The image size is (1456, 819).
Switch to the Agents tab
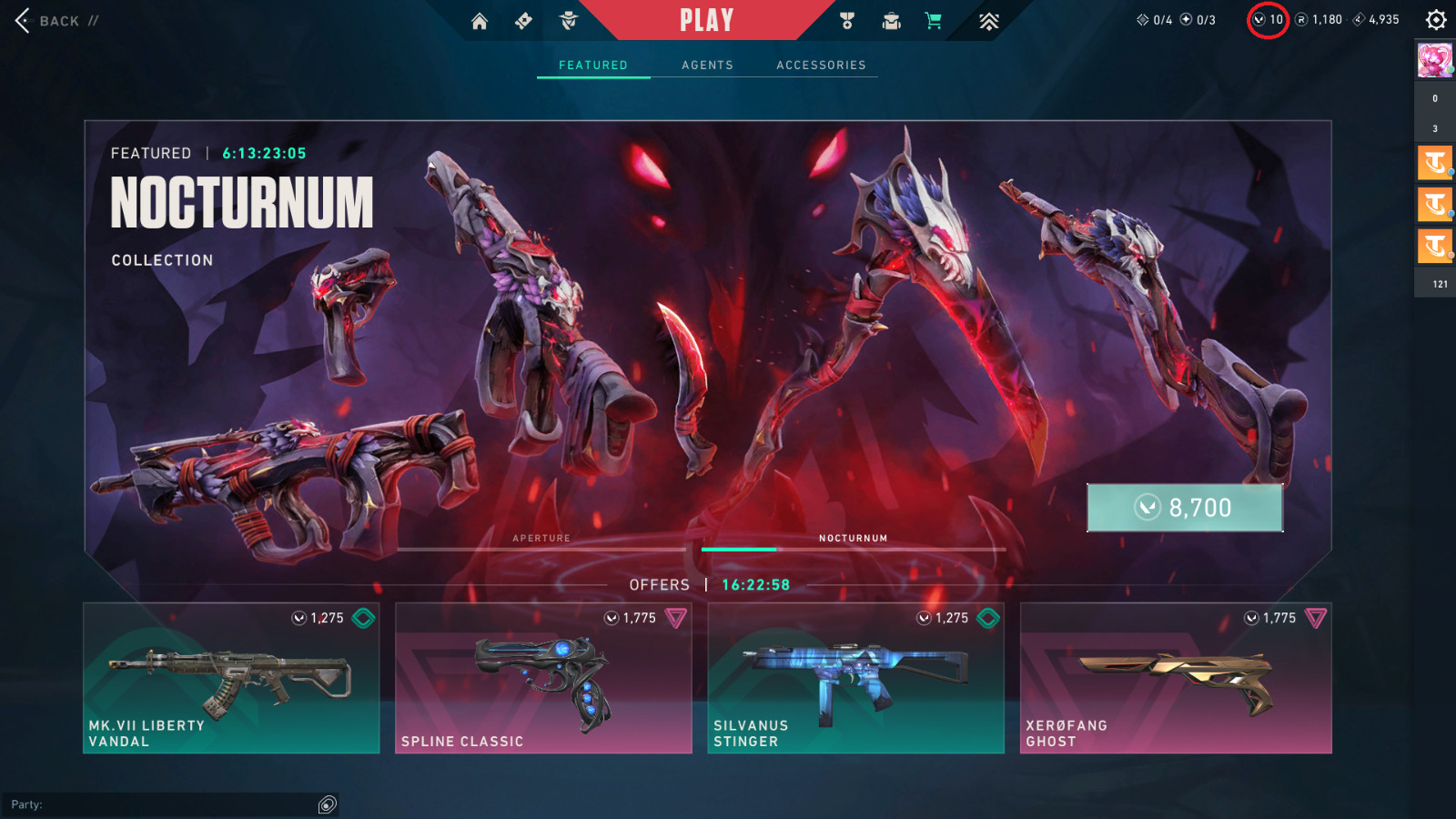(707, 66)
